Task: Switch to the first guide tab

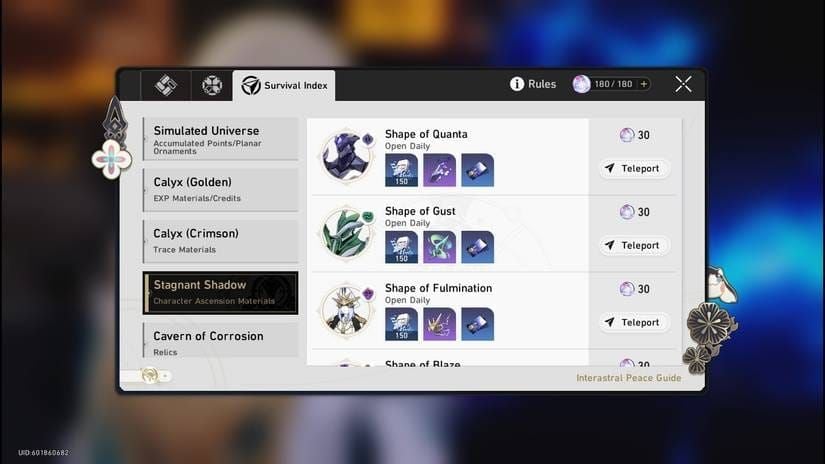Action: 166,85
